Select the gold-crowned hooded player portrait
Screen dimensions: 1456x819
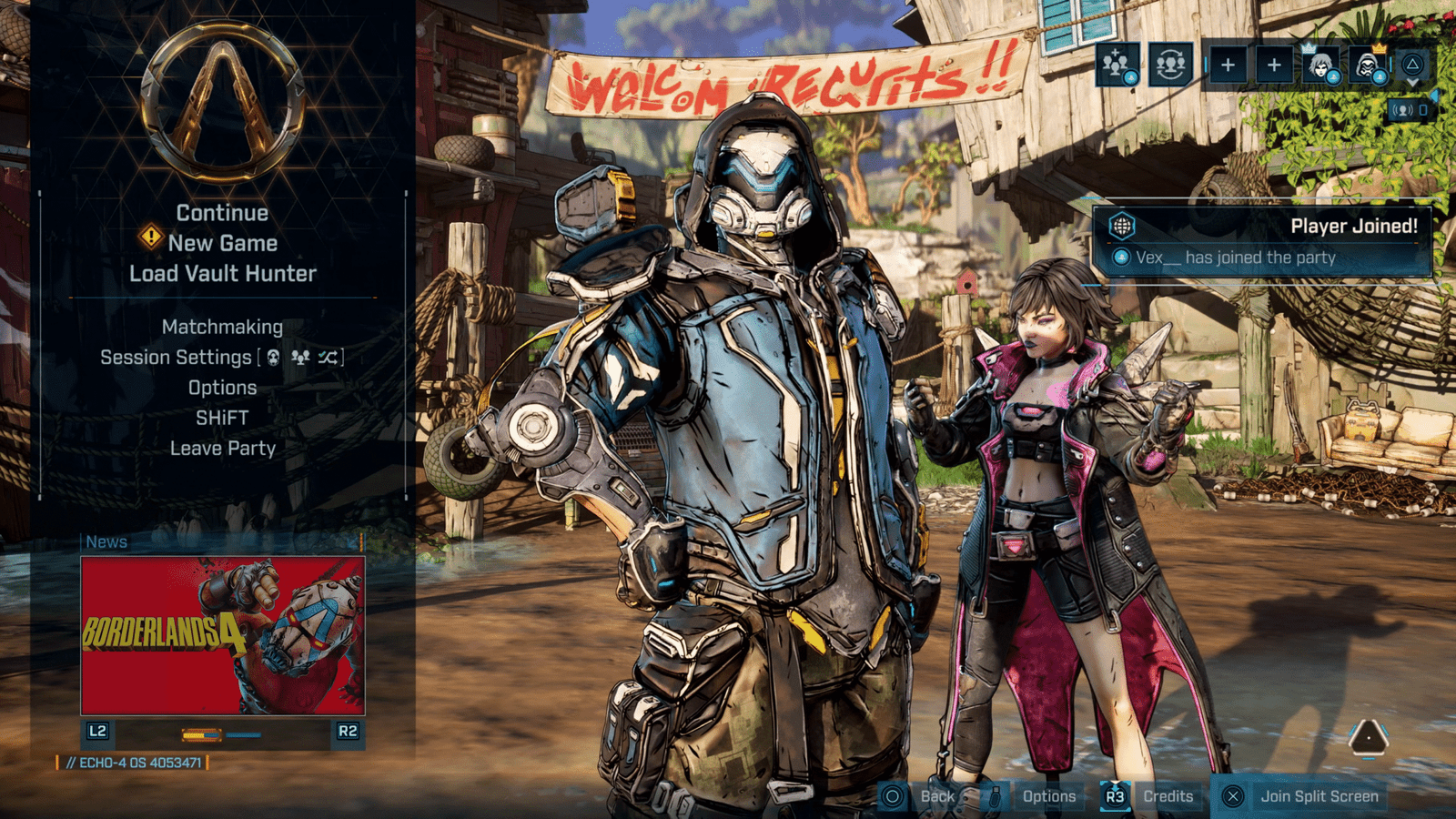click(x=1367, y=66)
